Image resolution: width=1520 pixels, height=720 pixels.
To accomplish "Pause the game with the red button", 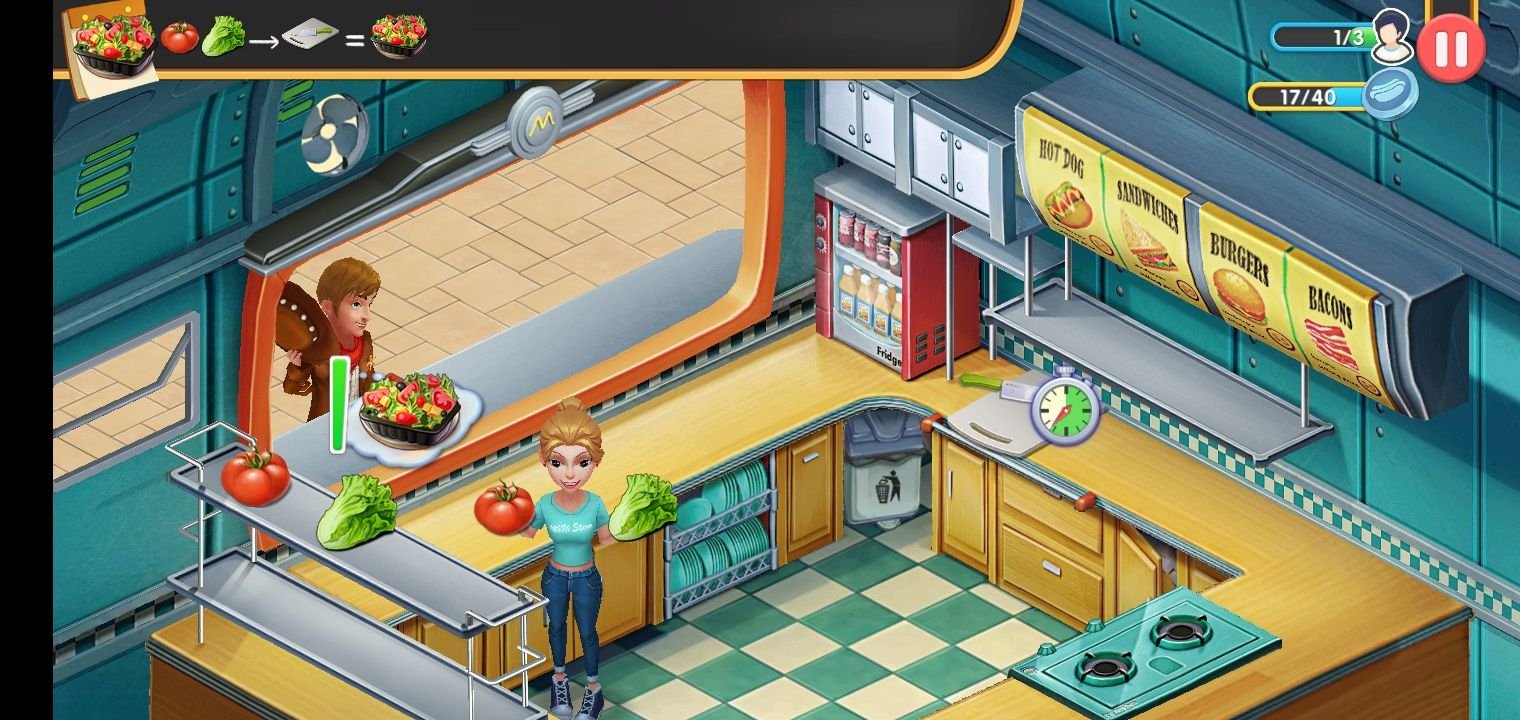I will [1450, 47].
